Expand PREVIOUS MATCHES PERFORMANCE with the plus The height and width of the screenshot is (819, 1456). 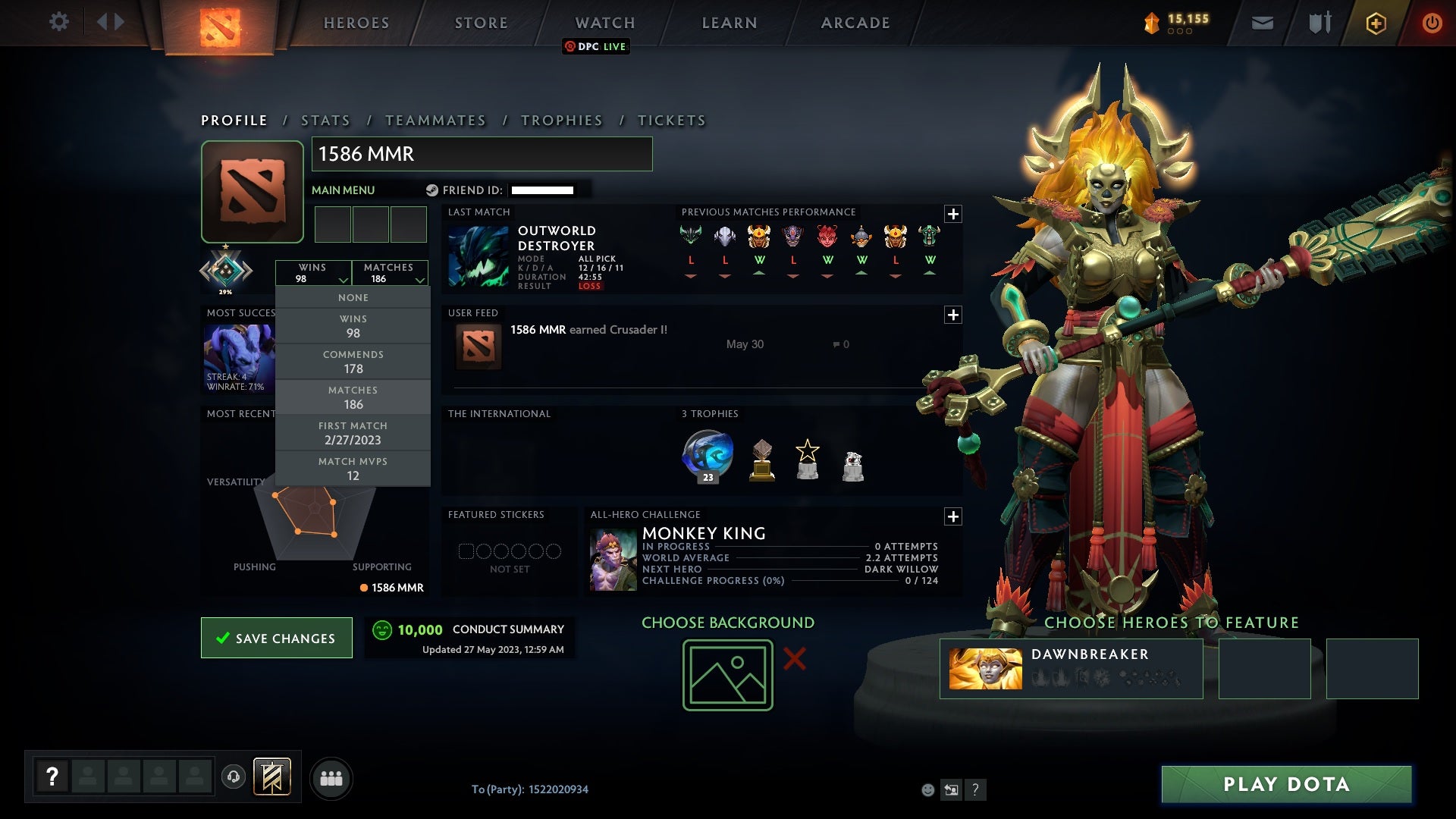(x=955, y=215)
